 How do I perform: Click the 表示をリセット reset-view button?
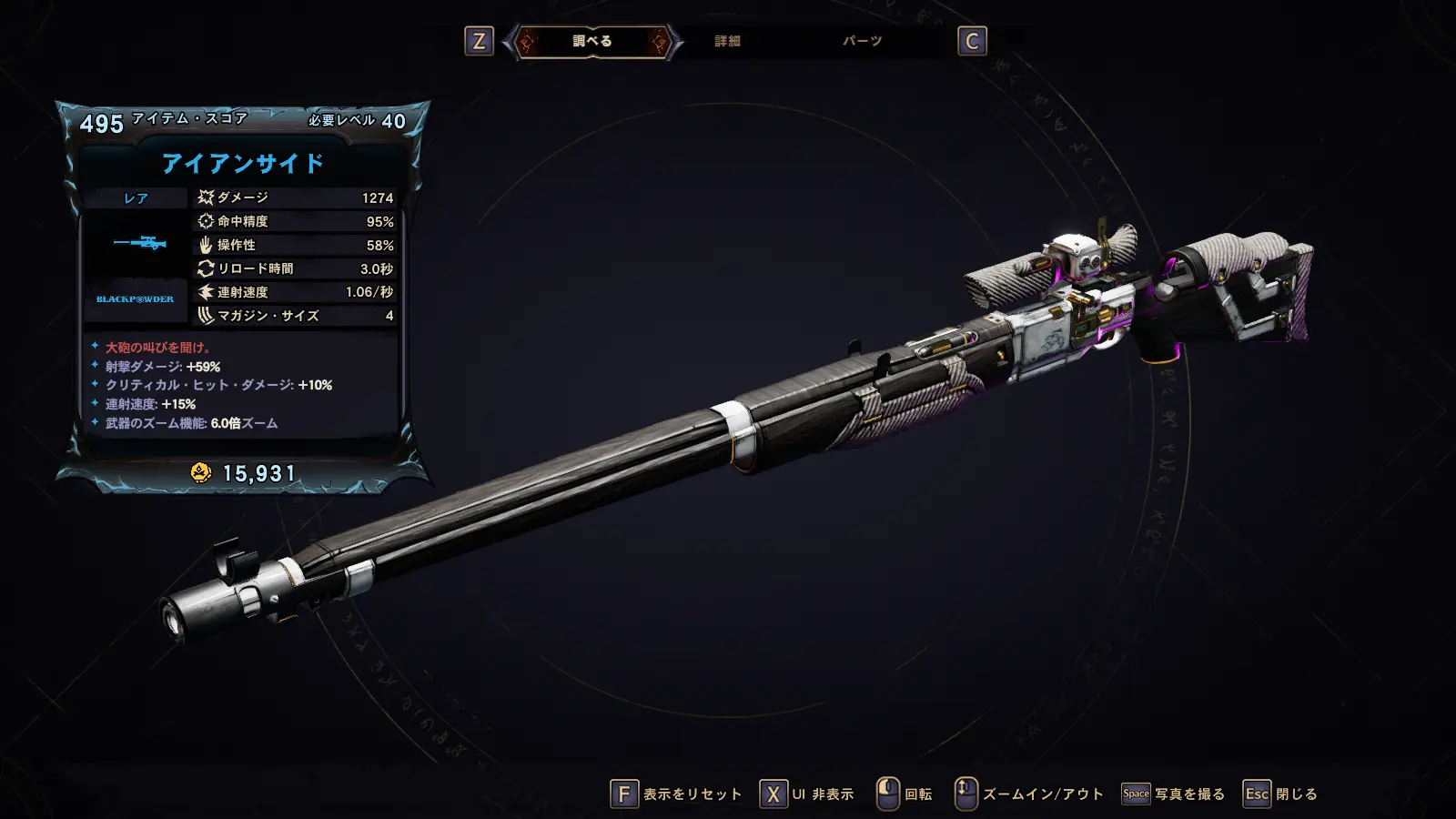676,794
